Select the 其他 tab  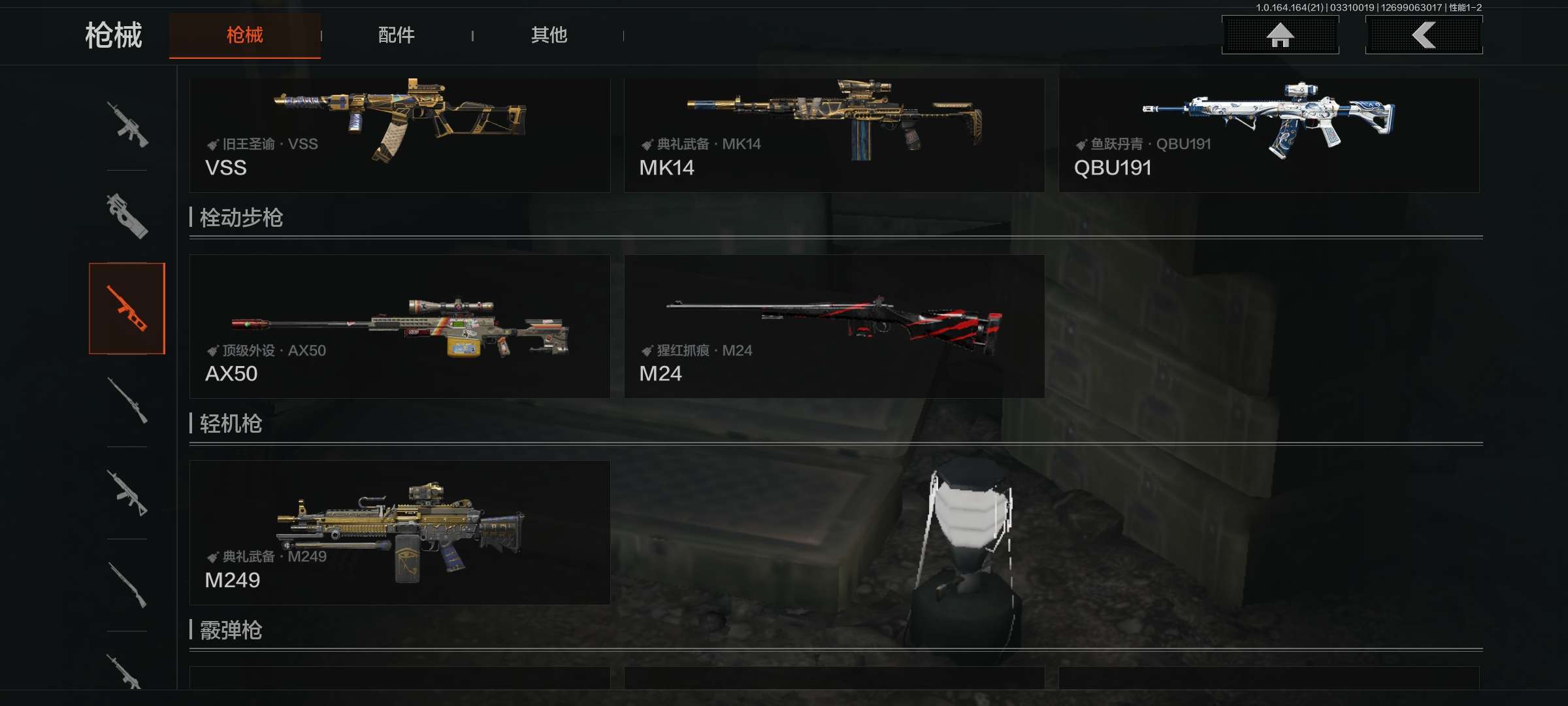[548, 35]
